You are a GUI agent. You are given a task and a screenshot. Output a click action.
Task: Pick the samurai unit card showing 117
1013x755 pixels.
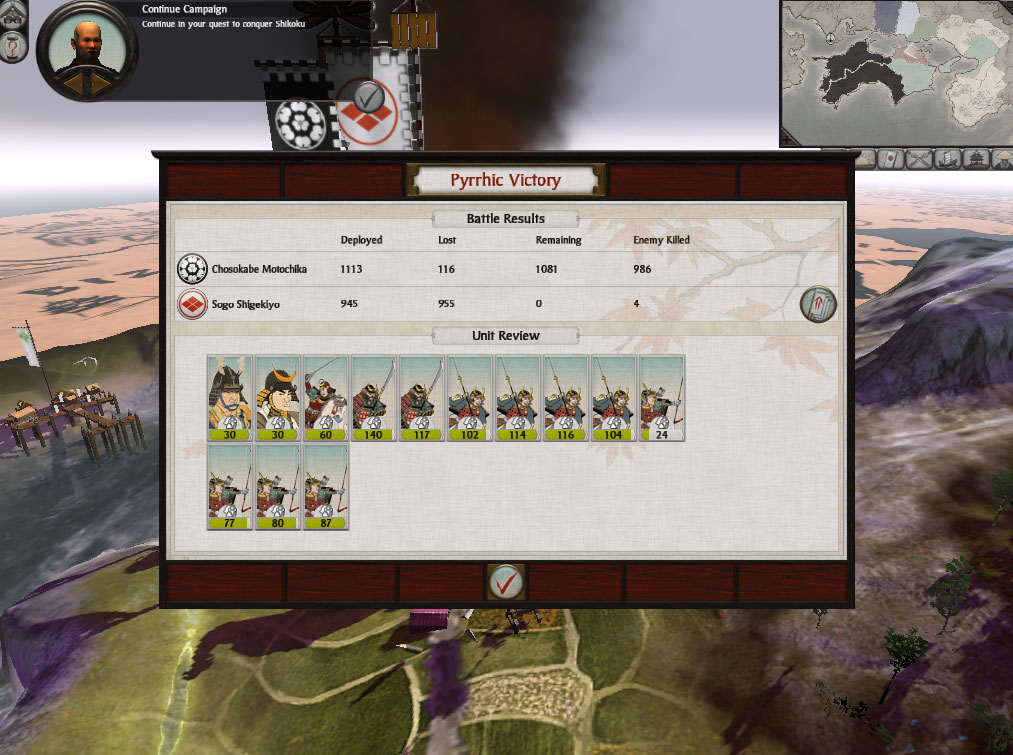pos(422,398)
